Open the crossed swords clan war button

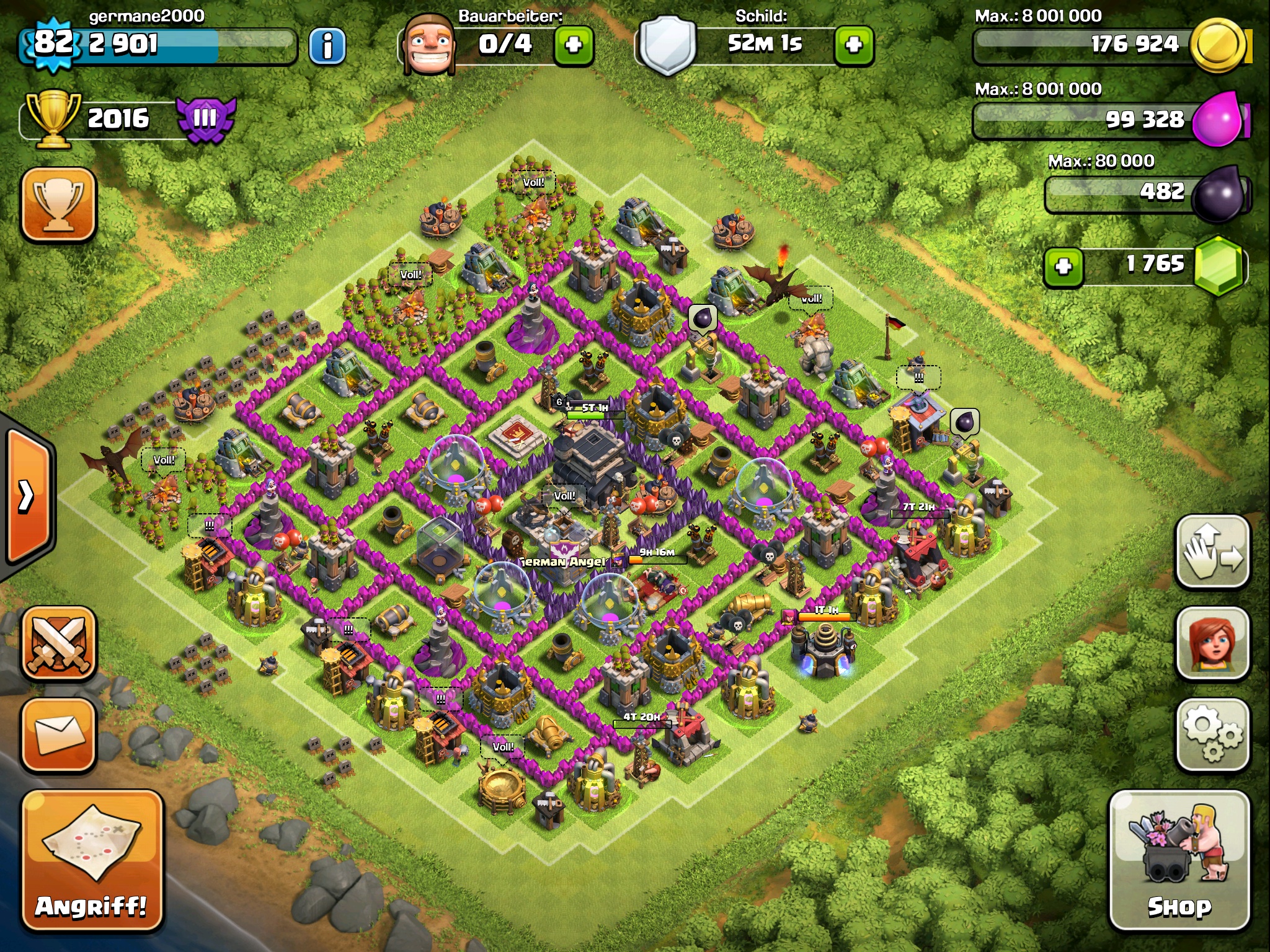click(59, 643)
